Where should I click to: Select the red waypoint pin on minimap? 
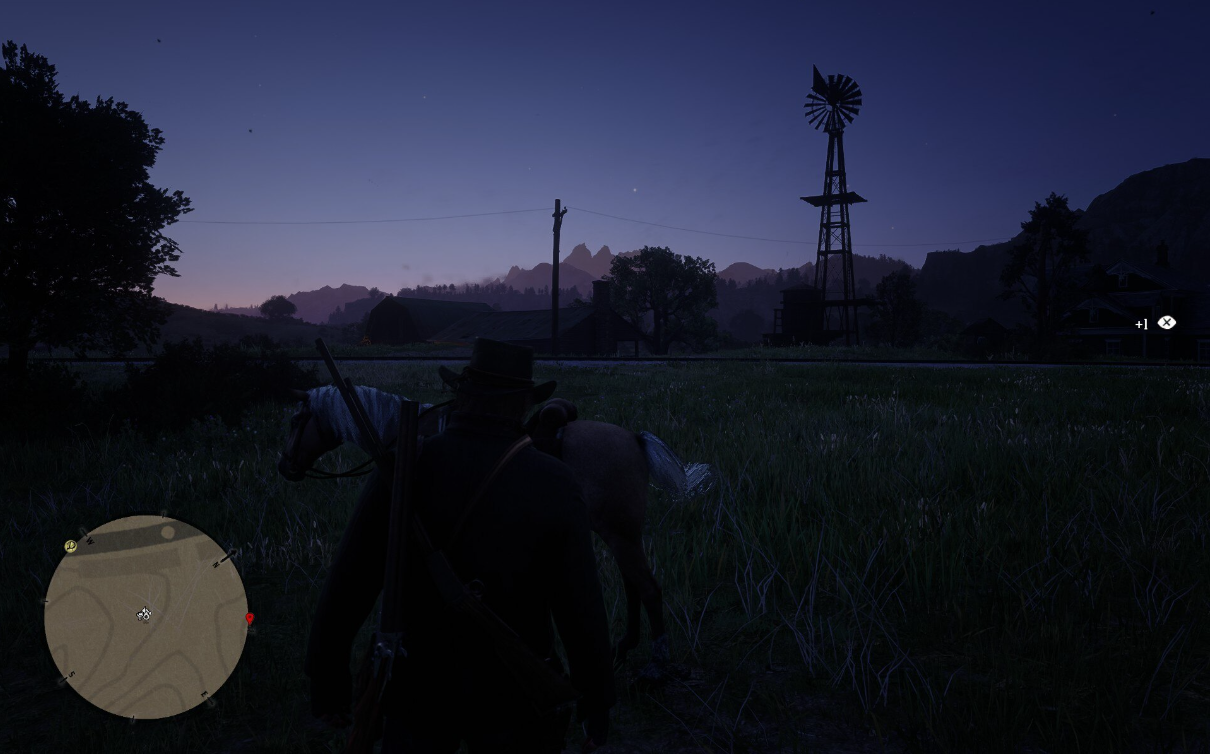point(250,619)
